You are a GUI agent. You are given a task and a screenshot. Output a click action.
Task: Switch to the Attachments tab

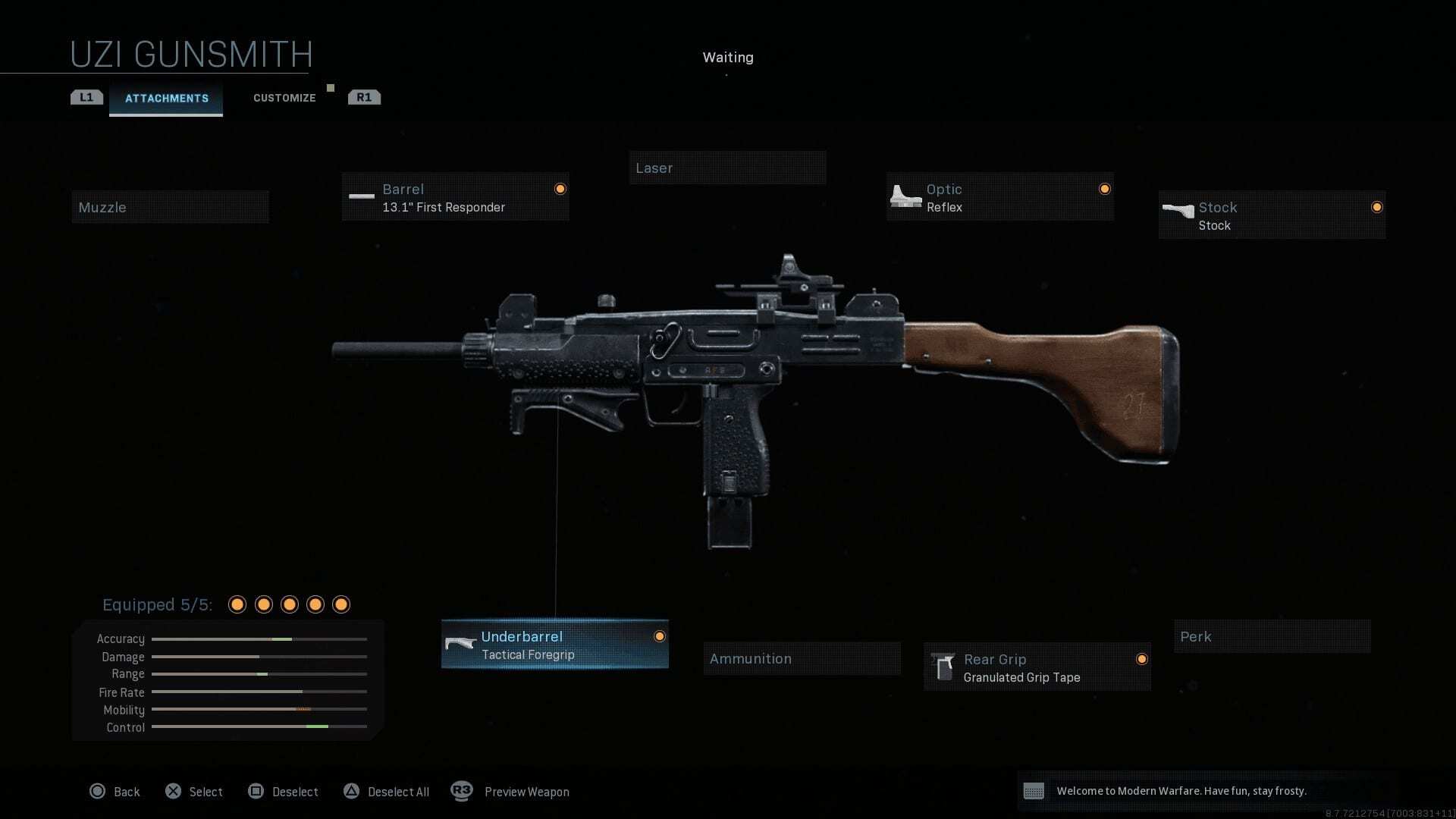click(166, 99)
